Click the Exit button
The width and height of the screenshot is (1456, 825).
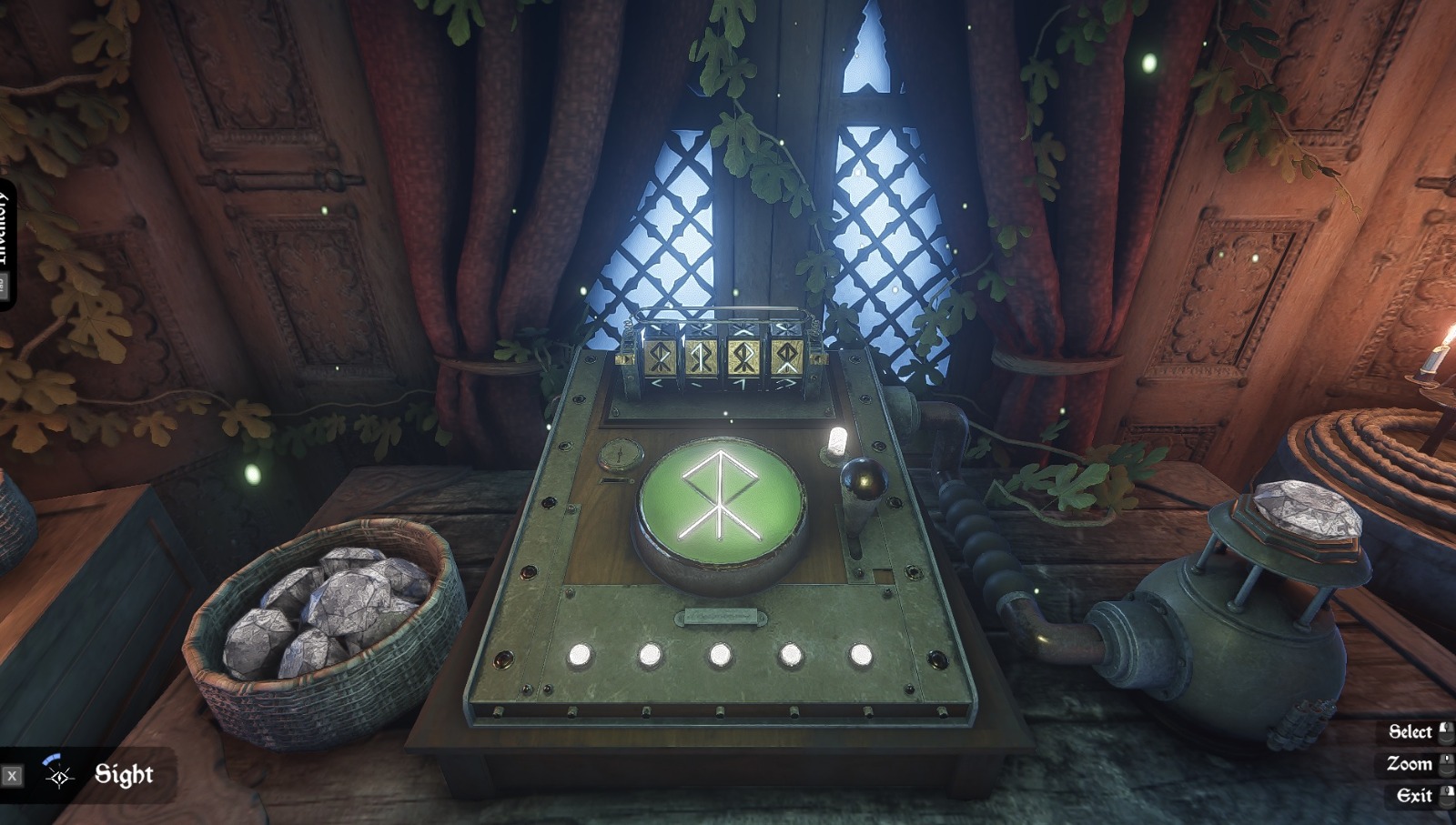[x=1413, y=794]
